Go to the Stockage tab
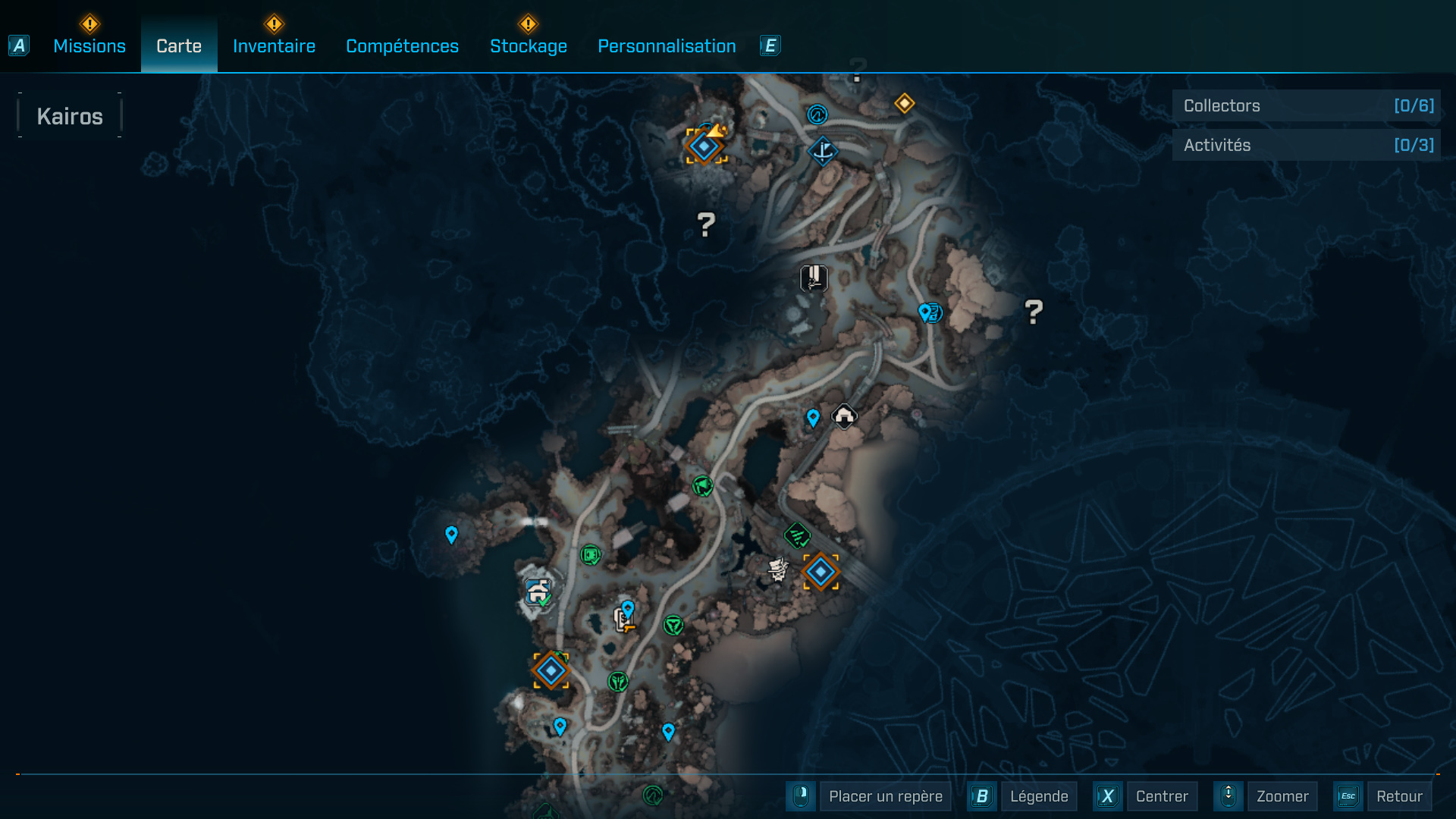The image size is (1456, 819). 529,46
